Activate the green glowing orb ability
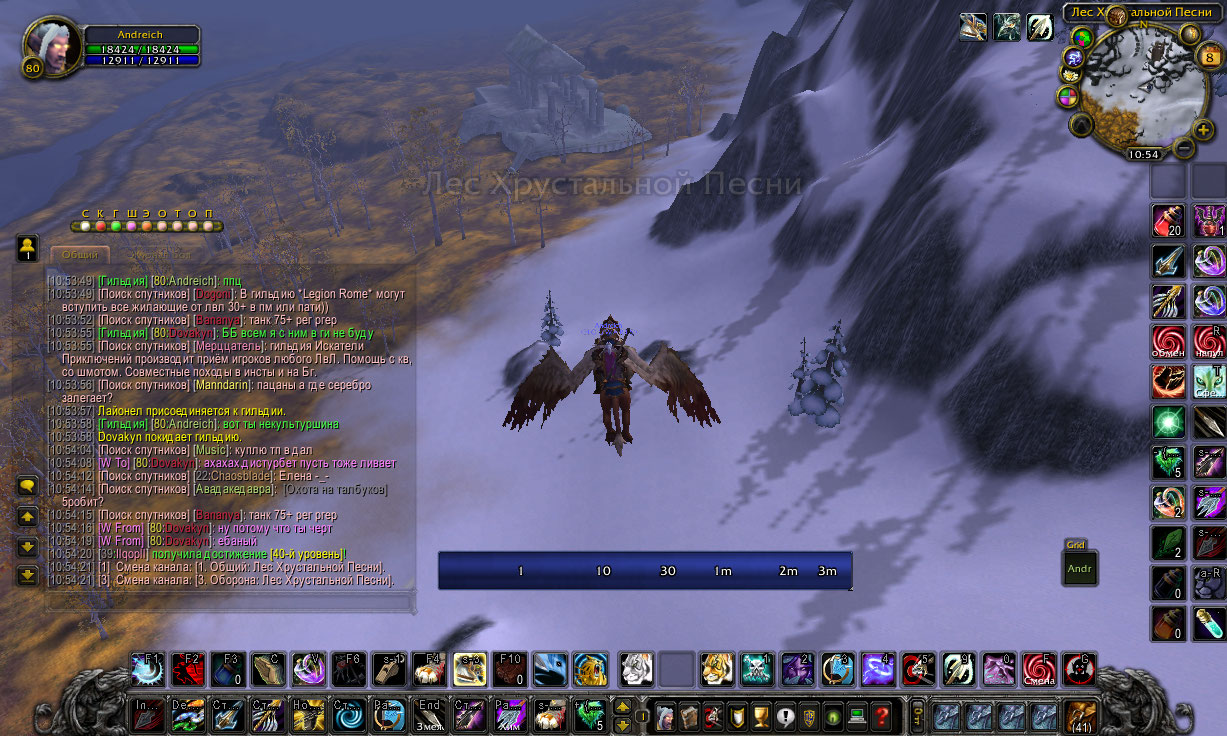This screenshot has height=736, width=1227. (x=1168, y=421)
